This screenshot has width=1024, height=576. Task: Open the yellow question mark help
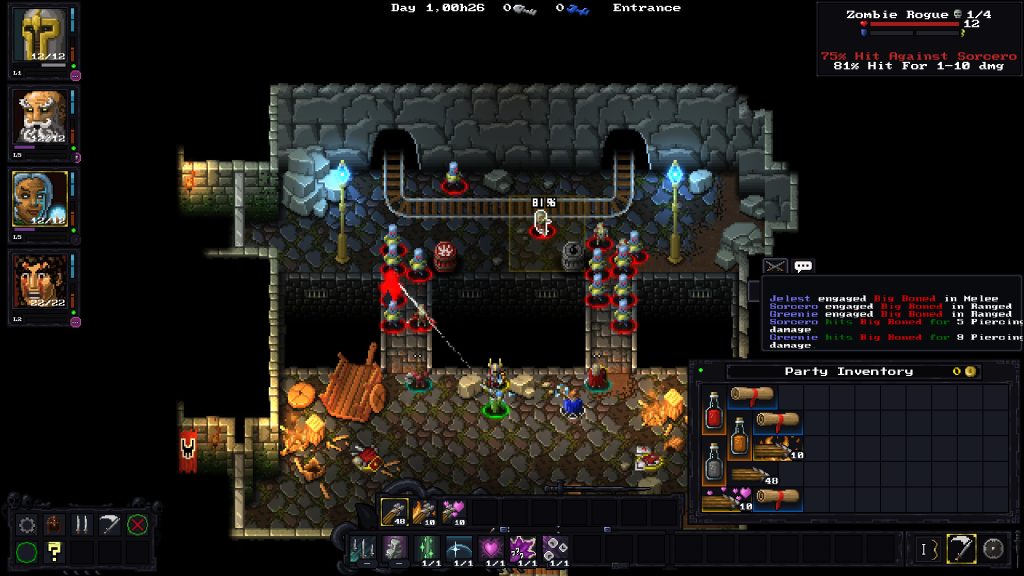tap(55, 551)
